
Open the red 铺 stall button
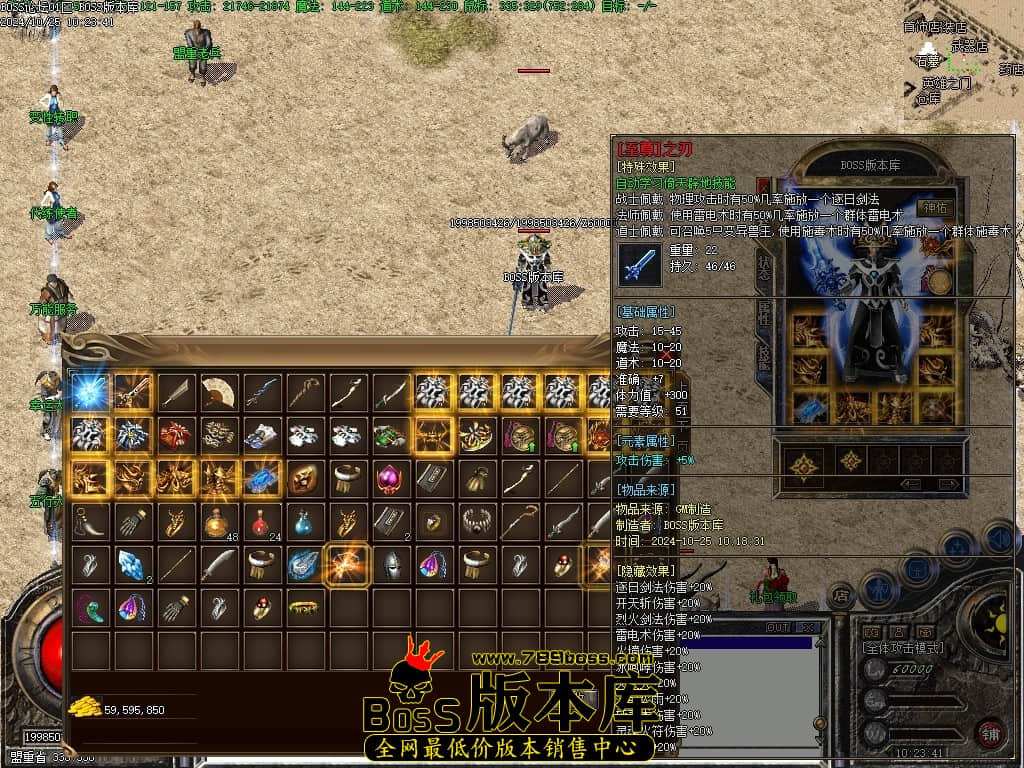pyautogui.click(x=989, y=733)
